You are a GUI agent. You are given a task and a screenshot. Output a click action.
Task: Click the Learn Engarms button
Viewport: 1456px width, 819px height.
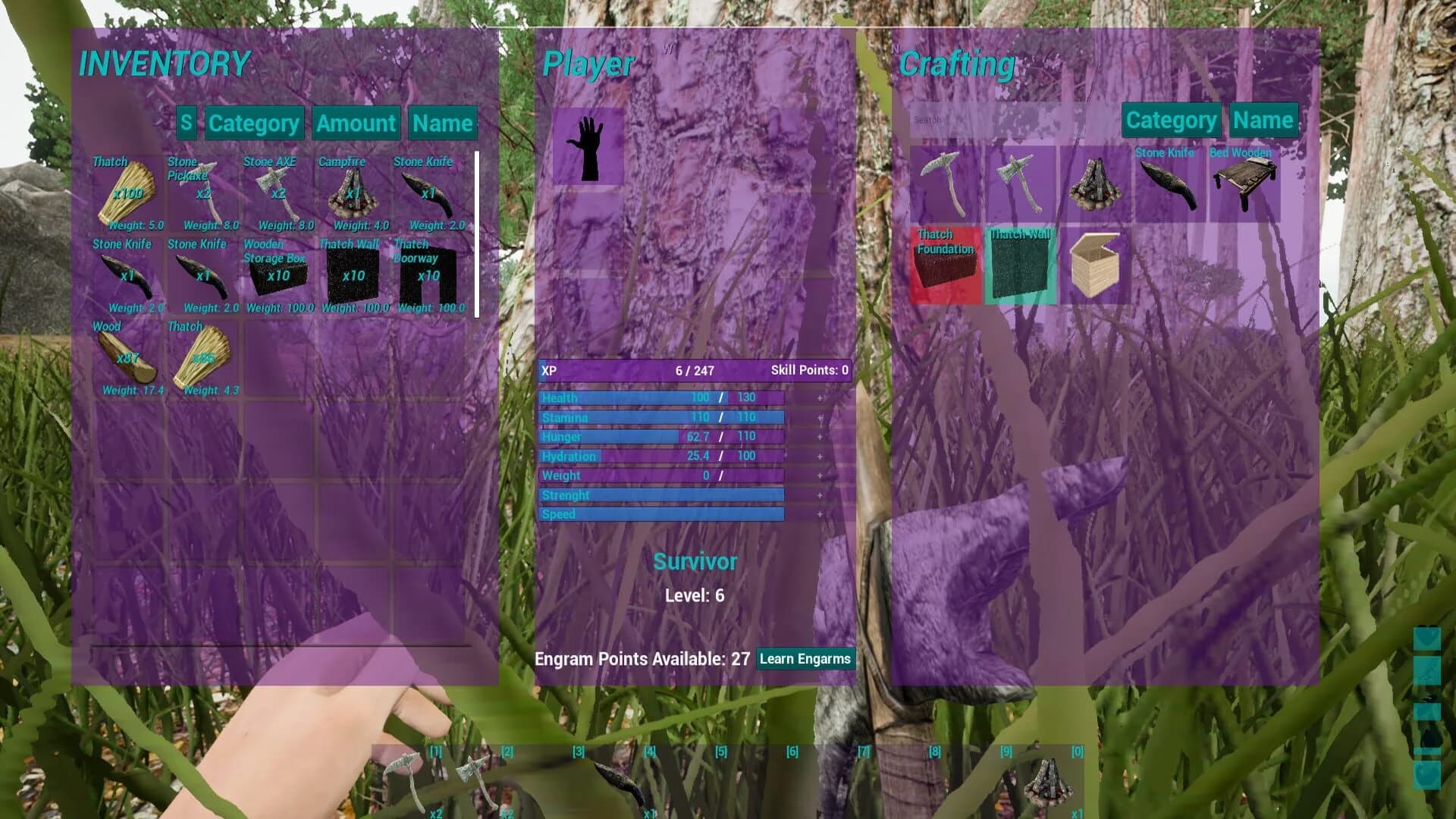[805, 659]
